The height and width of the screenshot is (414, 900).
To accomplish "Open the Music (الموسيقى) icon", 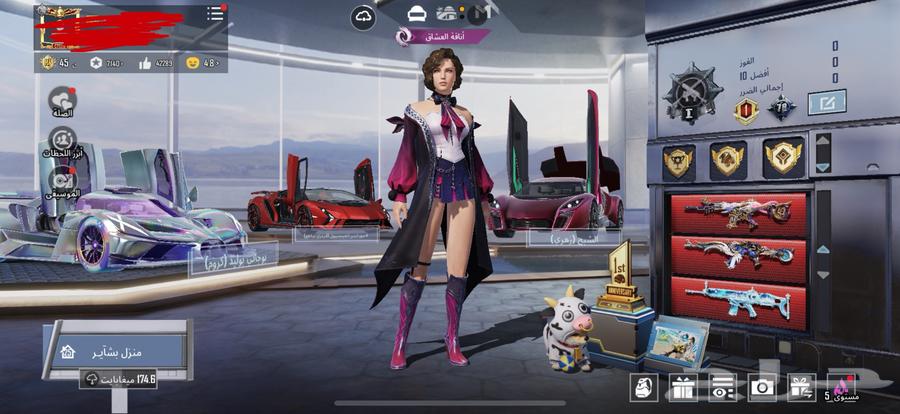I will click(62, 181).
